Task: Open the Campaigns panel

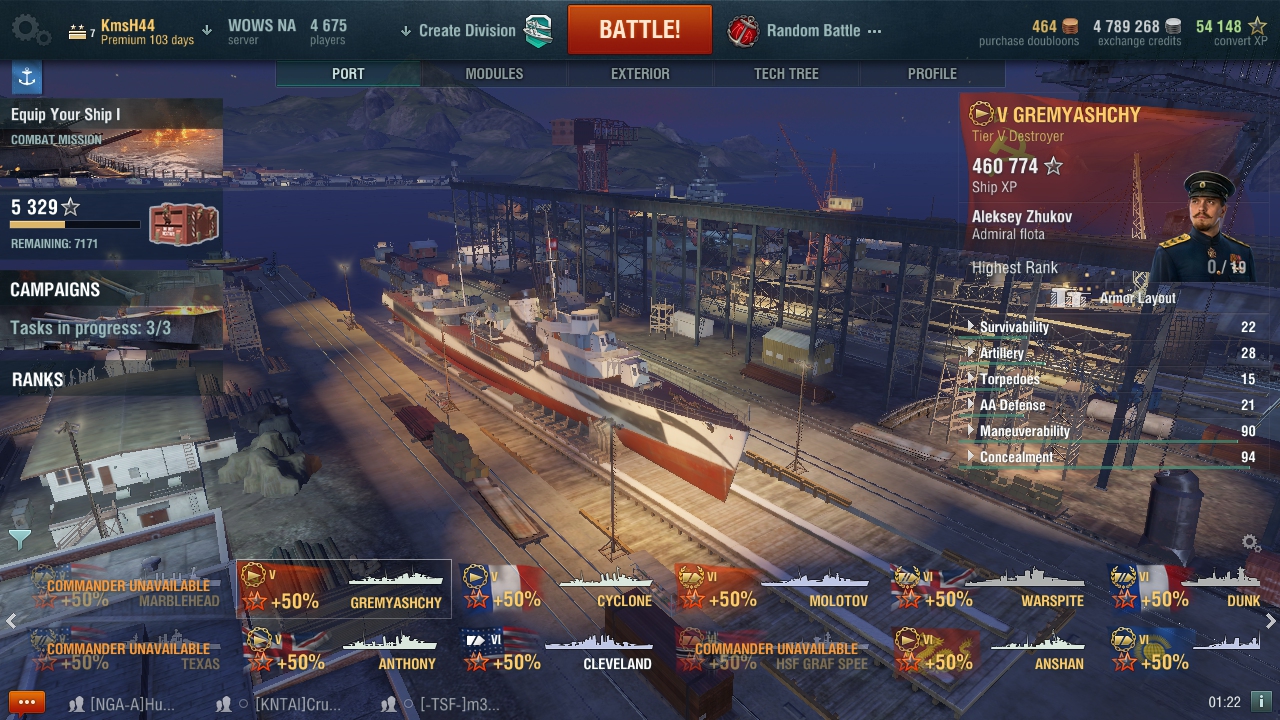Action: pyautogui.click(x=55, y=290)
